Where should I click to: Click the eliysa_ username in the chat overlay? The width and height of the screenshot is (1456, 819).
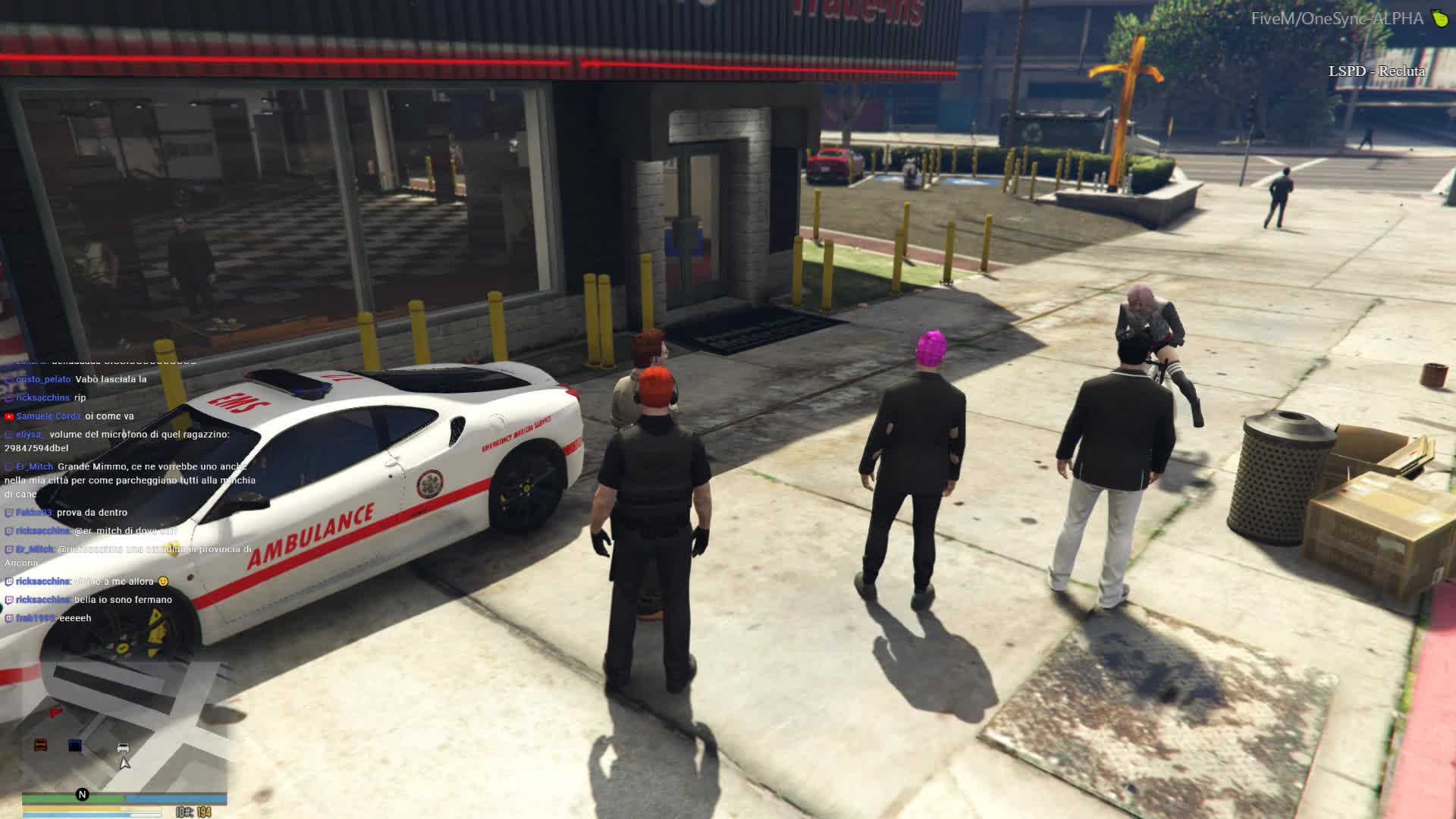[30, 435]
